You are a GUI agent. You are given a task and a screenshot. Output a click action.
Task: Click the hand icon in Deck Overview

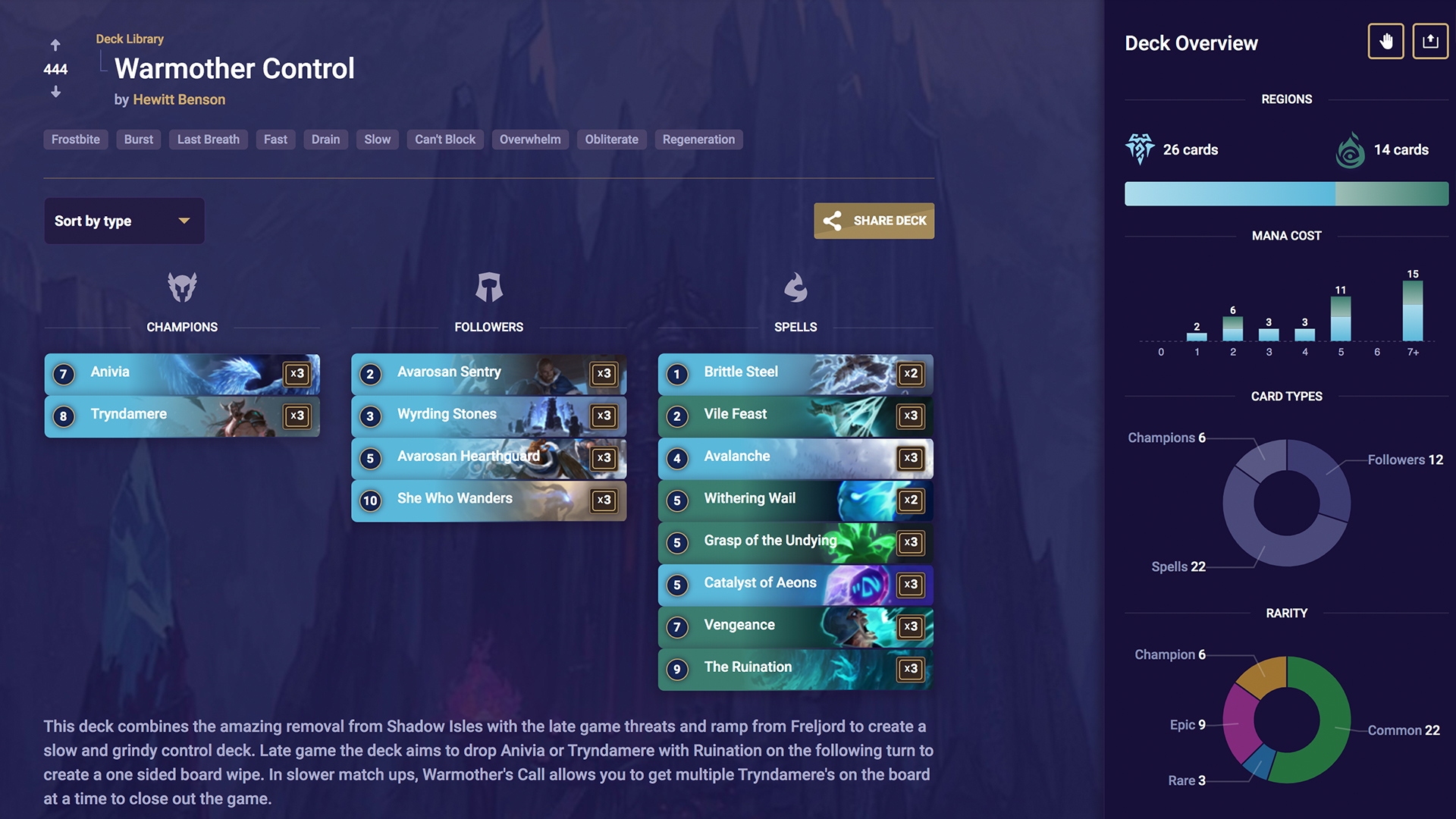click(1386, 41)
